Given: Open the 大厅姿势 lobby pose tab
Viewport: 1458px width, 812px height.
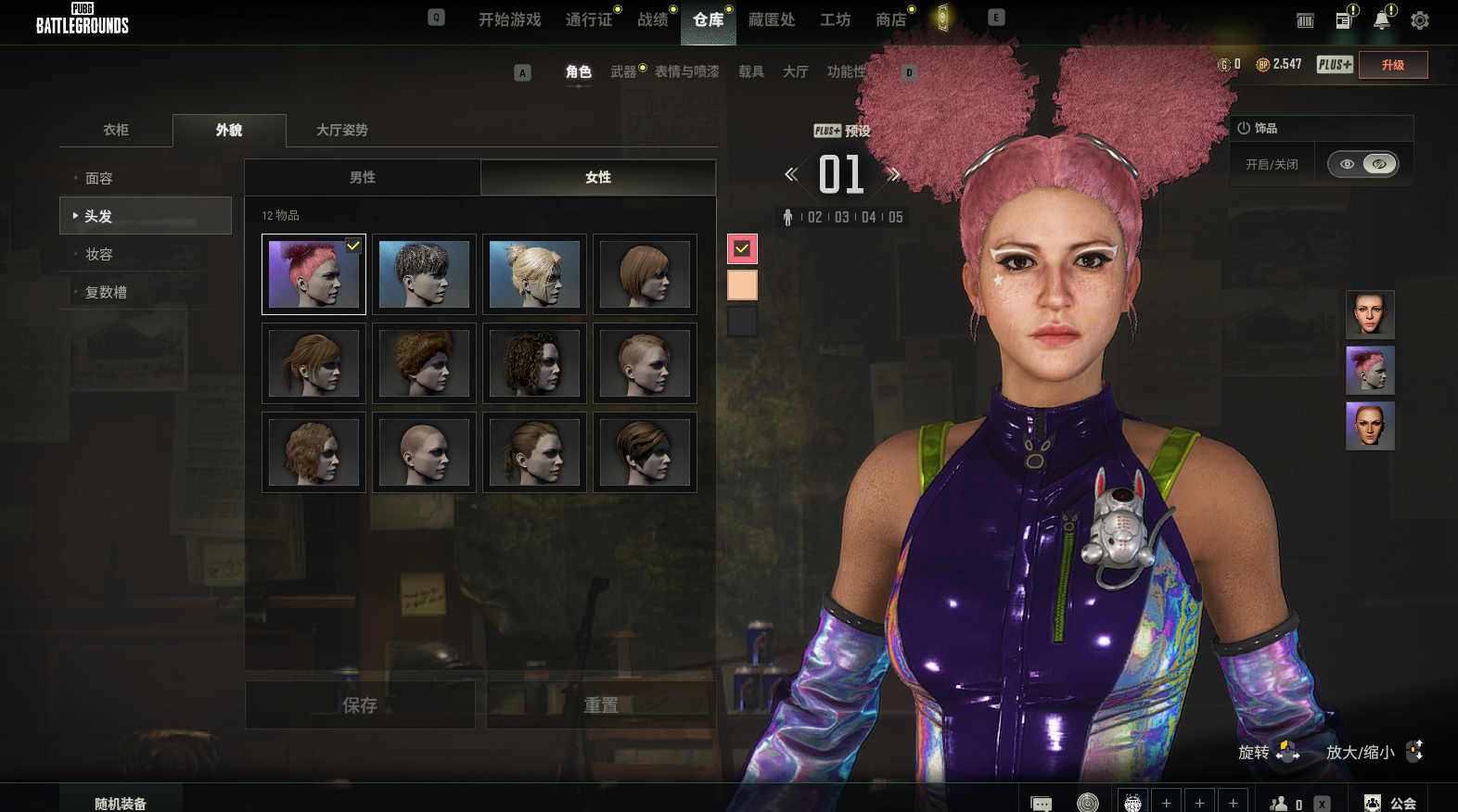Looking at the screenshot, I should (342, 130).
